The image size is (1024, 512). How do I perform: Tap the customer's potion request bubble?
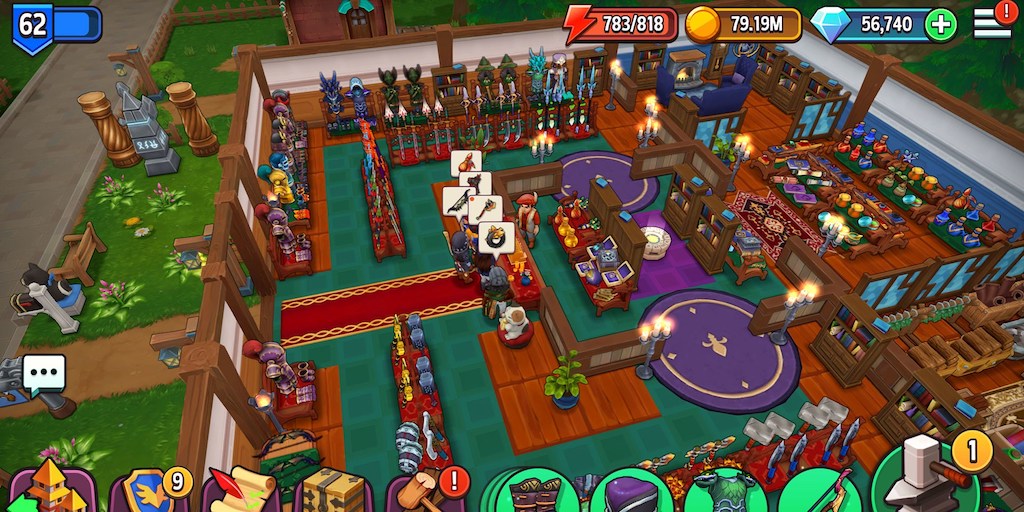tap(466, 163)
